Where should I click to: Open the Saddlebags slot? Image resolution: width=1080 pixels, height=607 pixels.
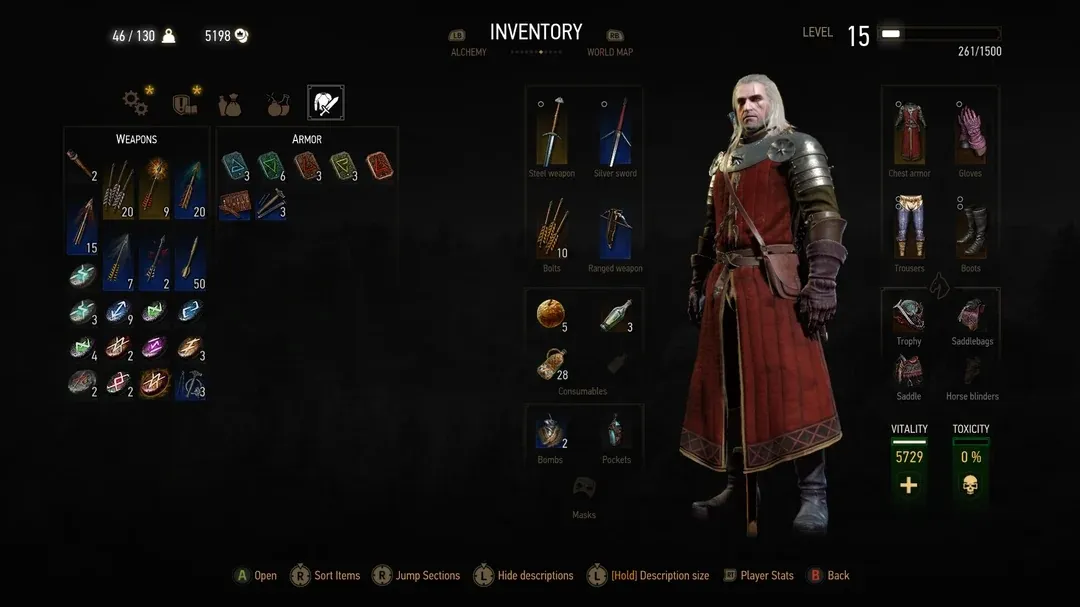[970, 315]
